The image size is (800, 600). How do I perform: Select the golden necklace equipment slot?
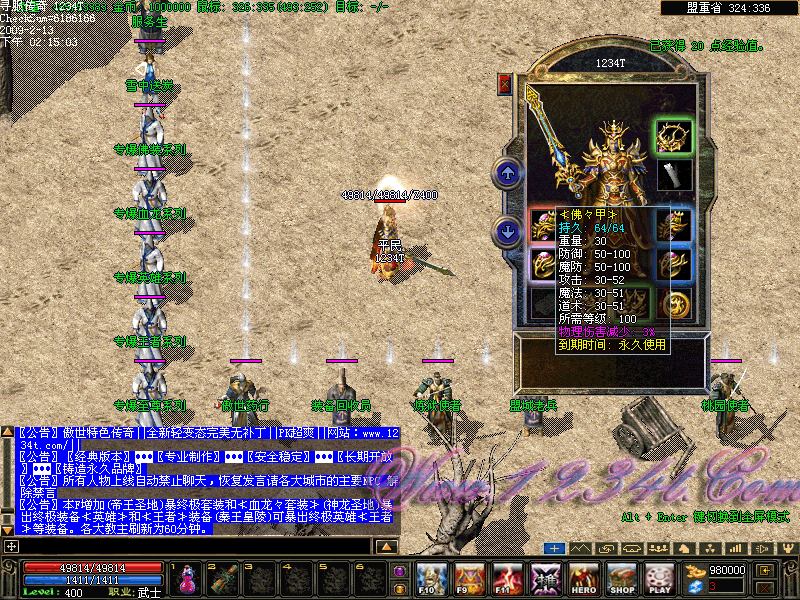click(x=671, y=135)
